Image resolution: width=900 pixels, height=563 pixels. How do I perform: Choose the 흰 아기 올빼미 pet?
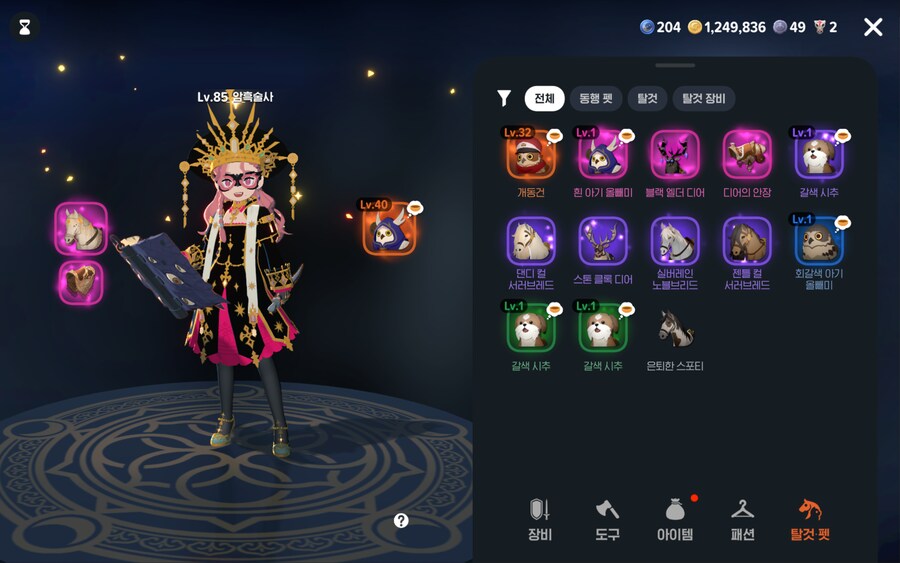[603, 155]
